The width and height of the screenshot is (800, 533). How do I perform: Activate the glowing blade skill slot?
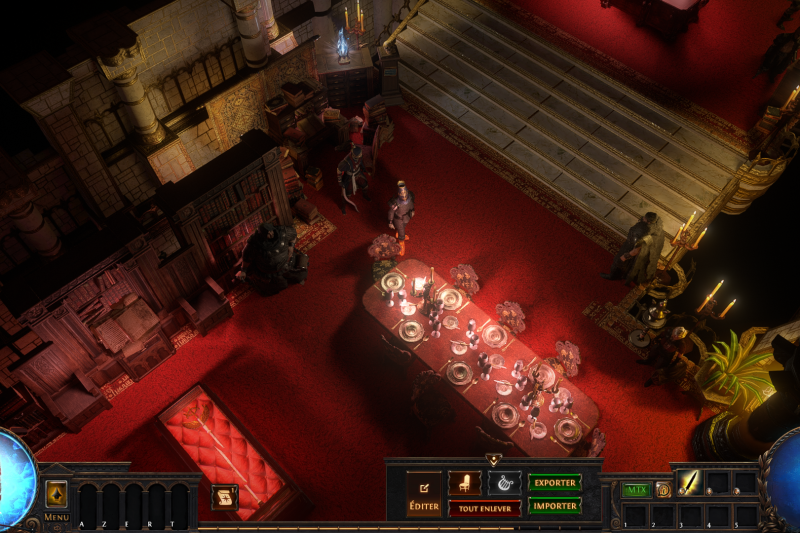tap(690, 483)
